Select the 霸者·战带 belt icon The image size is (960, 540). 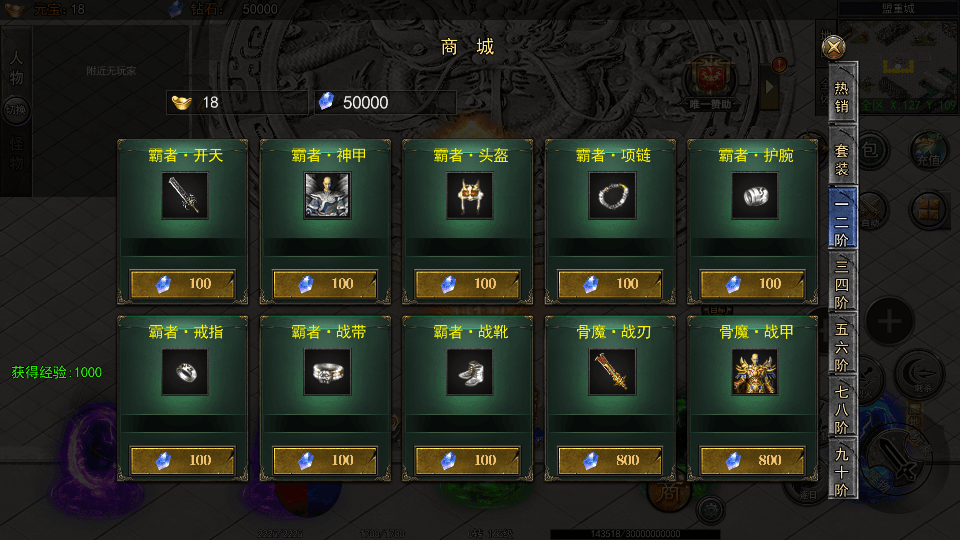click(x=325, y=372)
